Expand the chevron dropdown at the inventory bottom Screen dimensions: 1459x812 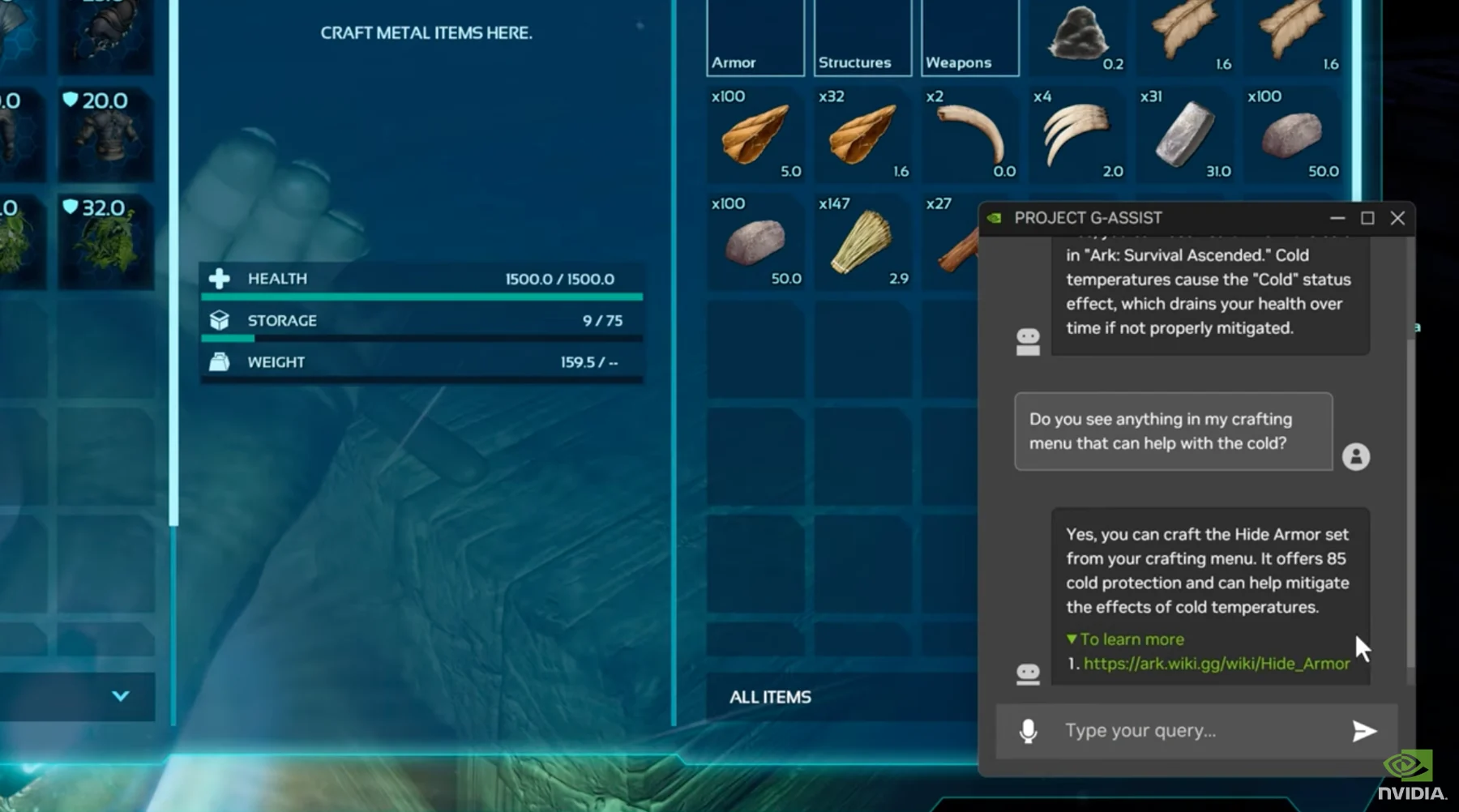click(x=121, y=696)
